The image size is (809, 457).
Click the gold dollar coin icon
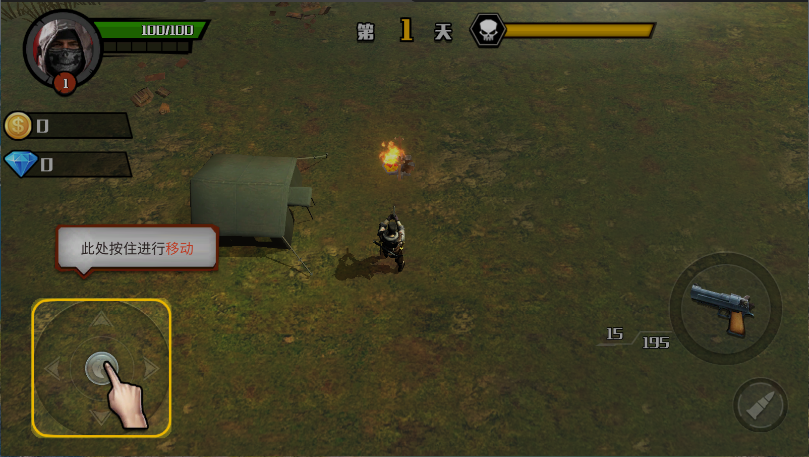(18, 125)
